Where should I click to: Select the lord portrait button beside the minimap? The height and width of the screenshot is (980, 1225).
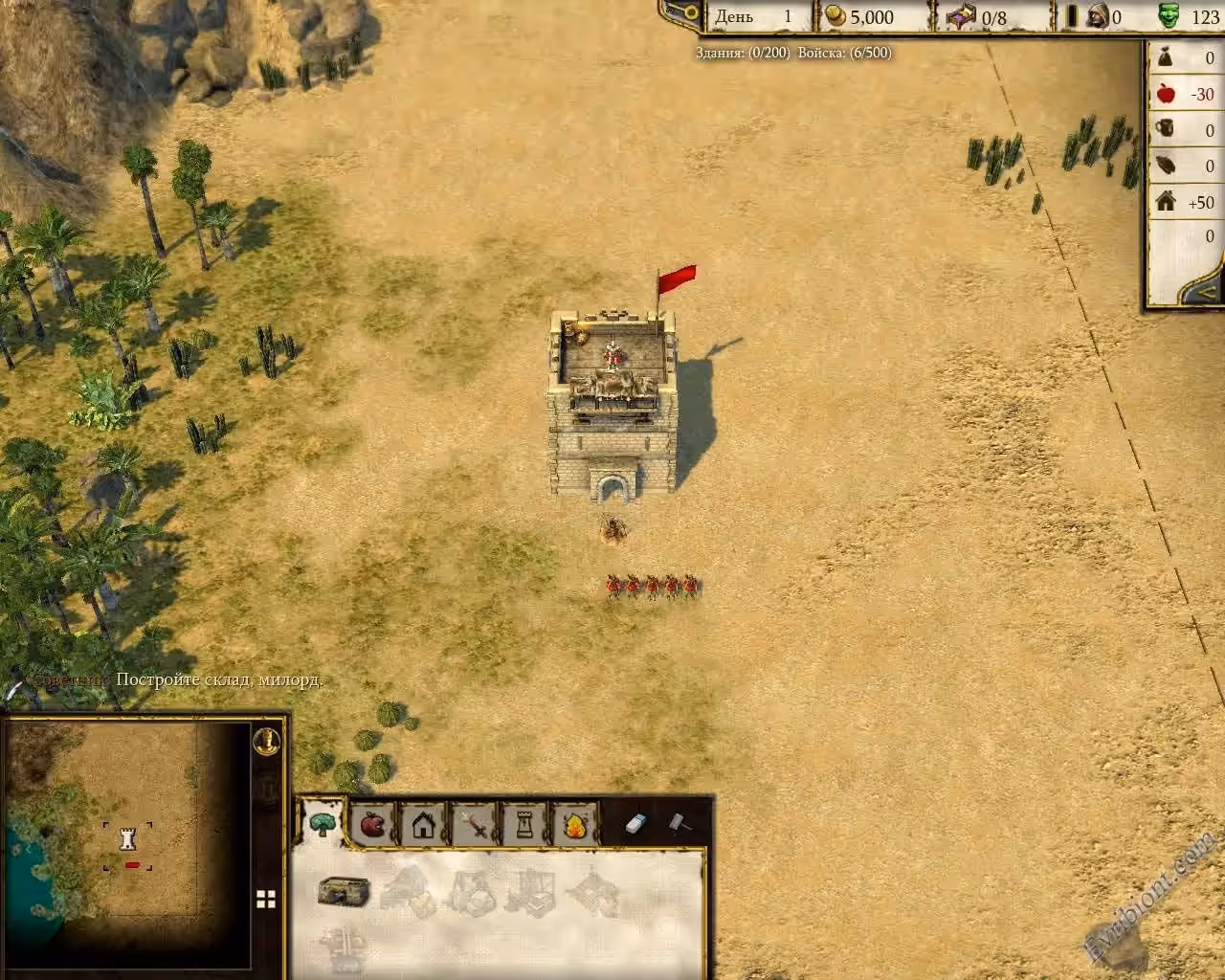click(267, 740)
